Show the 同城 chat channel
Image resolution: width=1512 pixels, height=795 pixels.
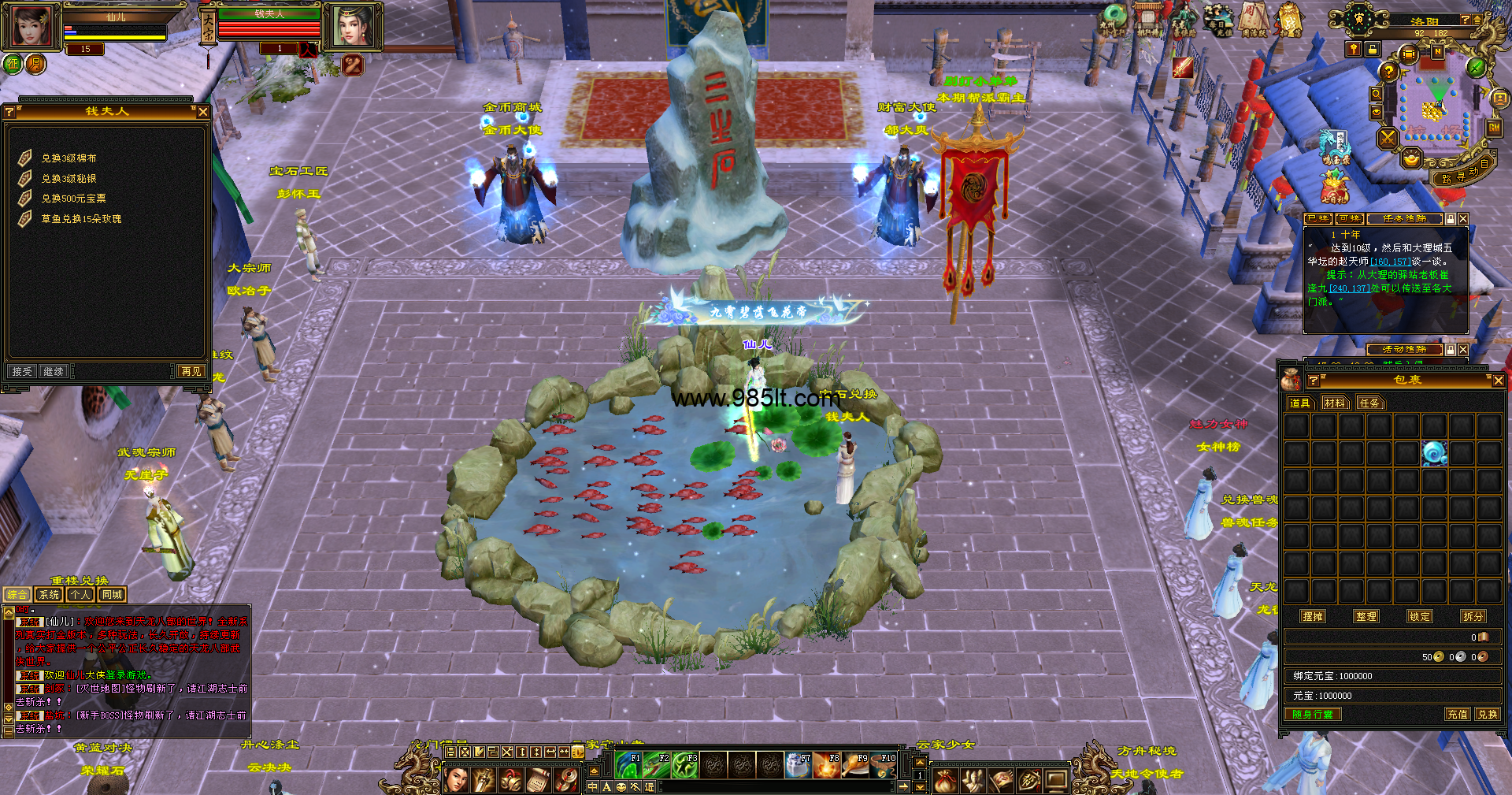click(x=111, y=595)
